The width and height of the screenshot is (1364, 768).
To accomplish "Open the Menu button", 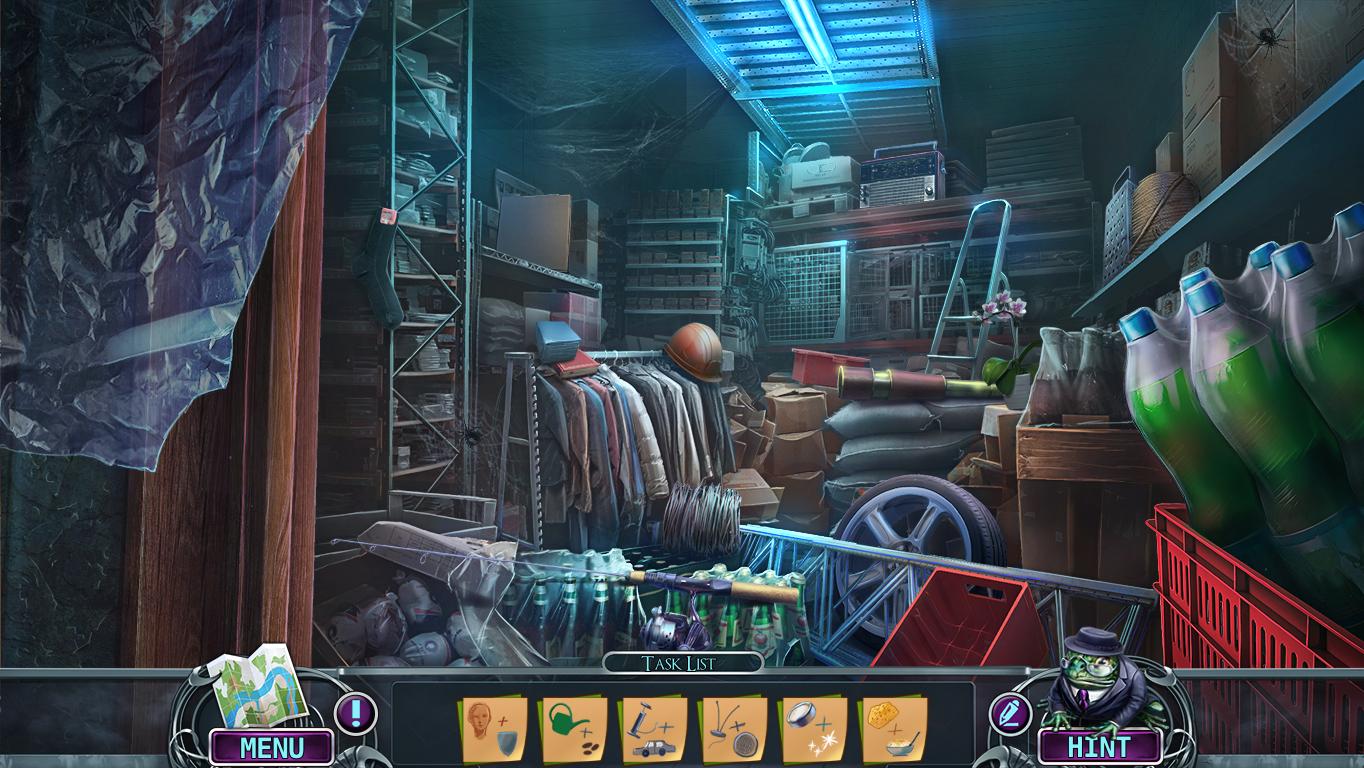I will 271,747.
